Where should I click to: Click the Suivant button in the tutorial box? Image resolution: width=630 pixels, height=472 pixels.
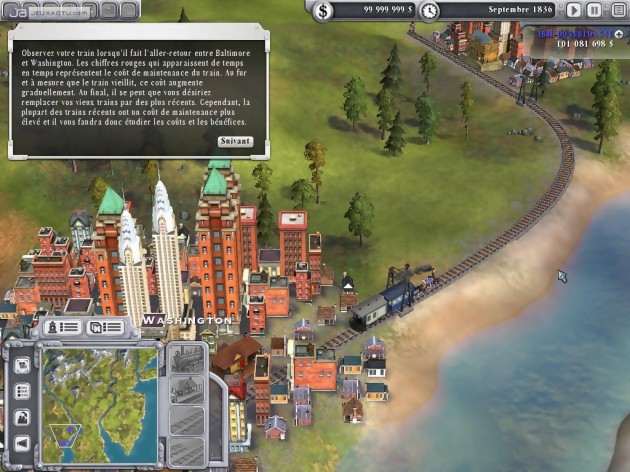click(235, 141)
